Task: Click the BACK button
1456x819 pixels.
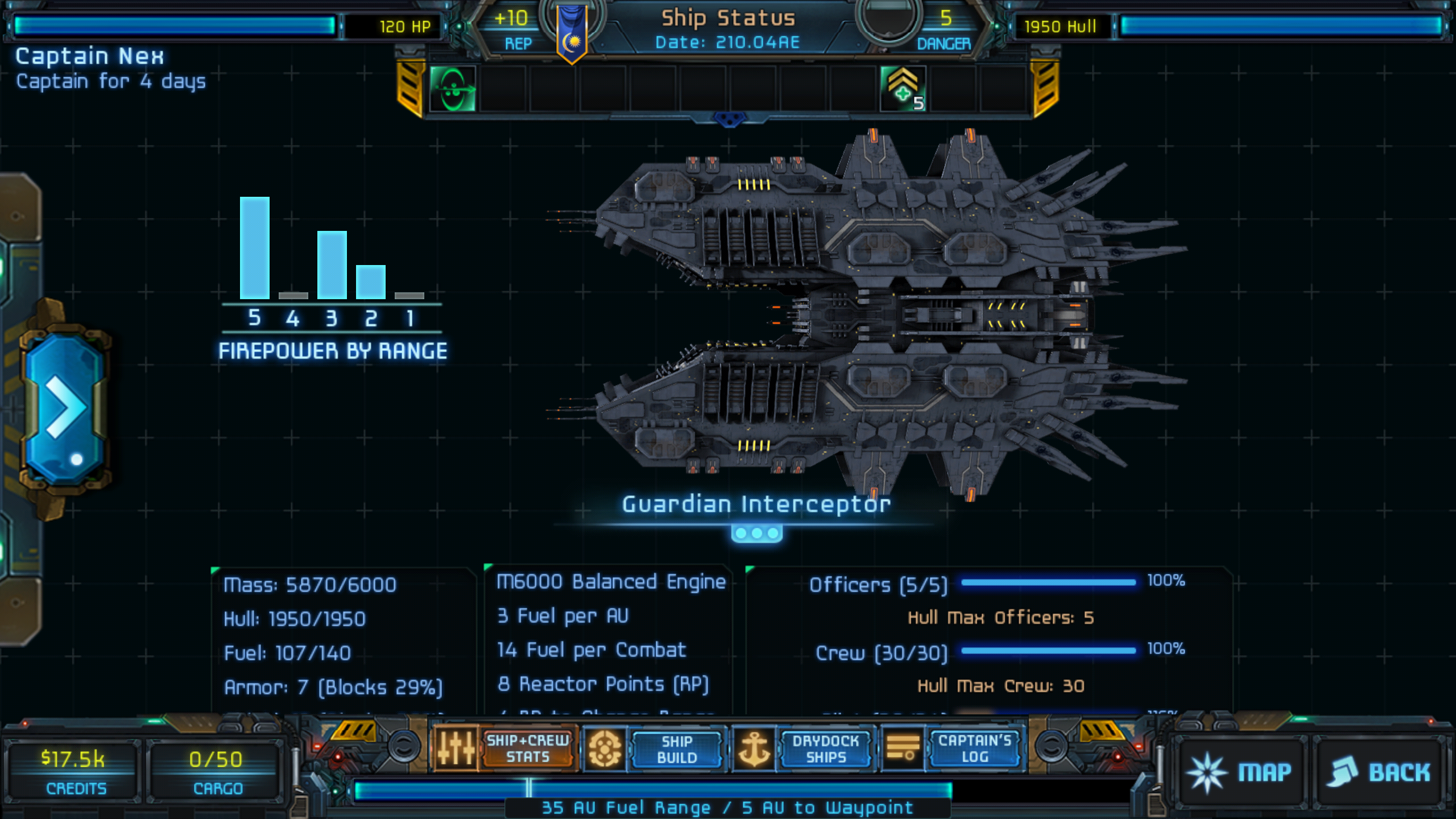Action: [x=1379, y=772]
